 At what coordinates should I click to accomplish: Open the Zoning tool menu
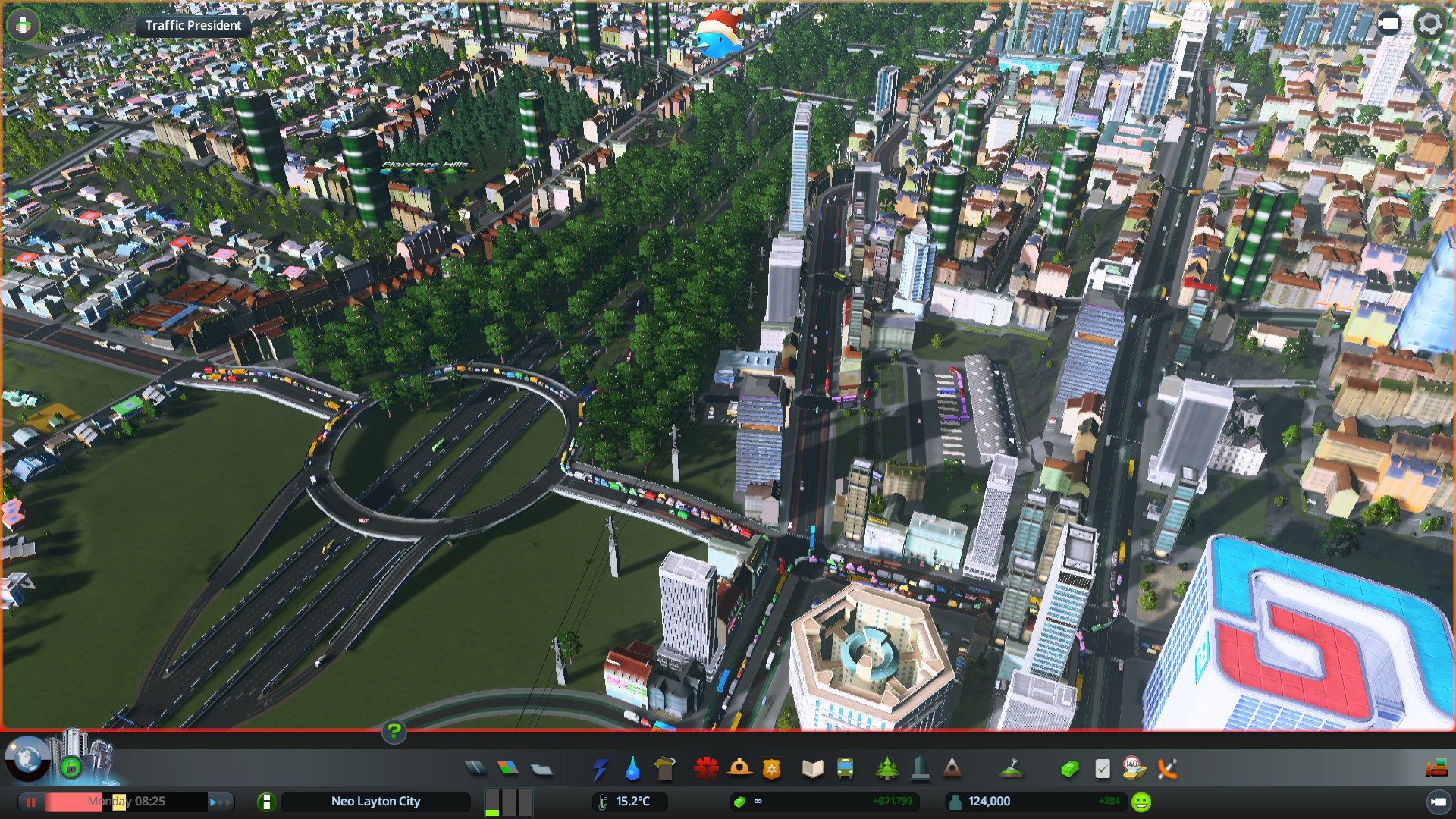coord(508,769)
